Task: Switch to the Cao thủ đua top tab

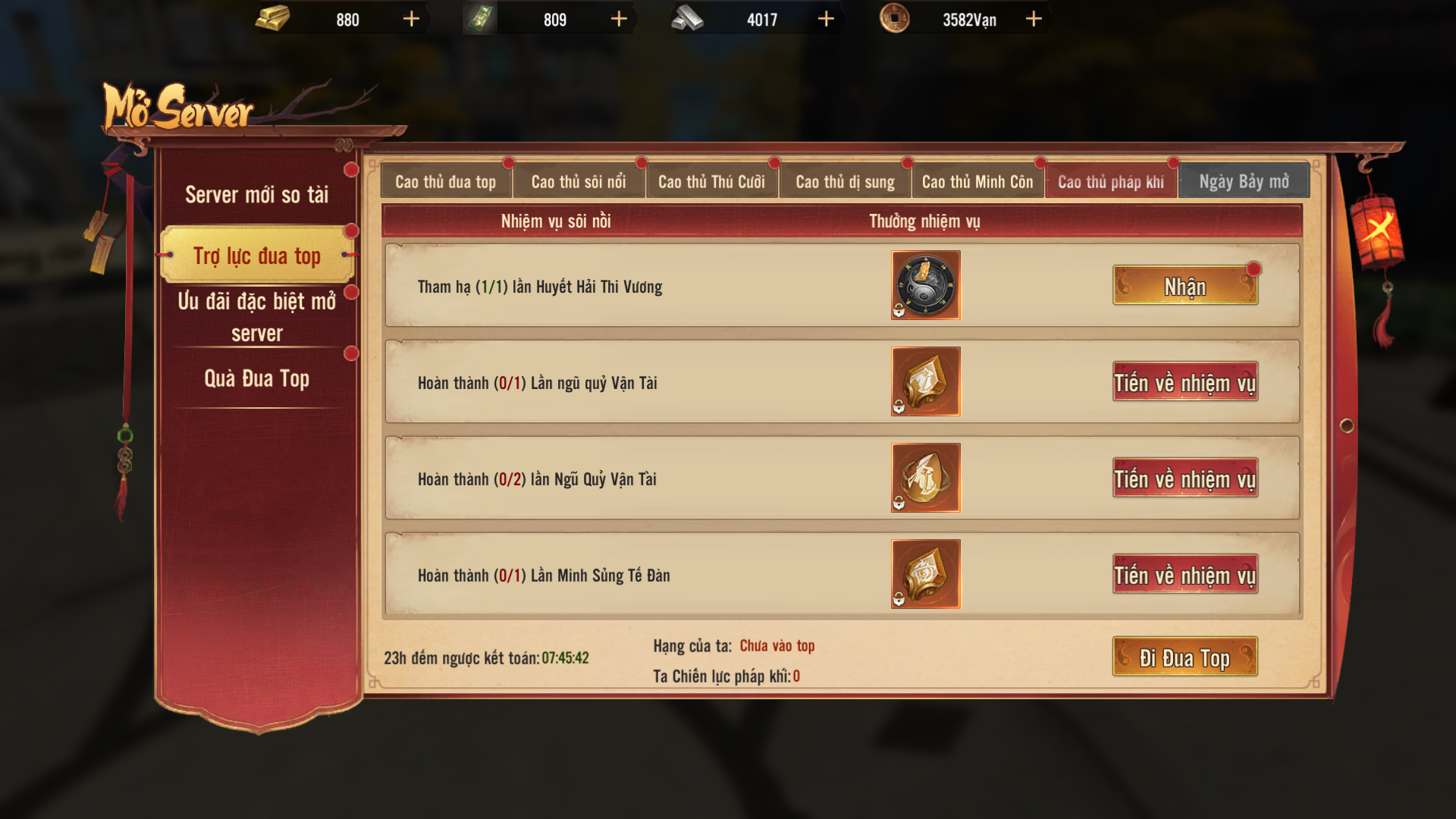Action: (x=445, y=182)
